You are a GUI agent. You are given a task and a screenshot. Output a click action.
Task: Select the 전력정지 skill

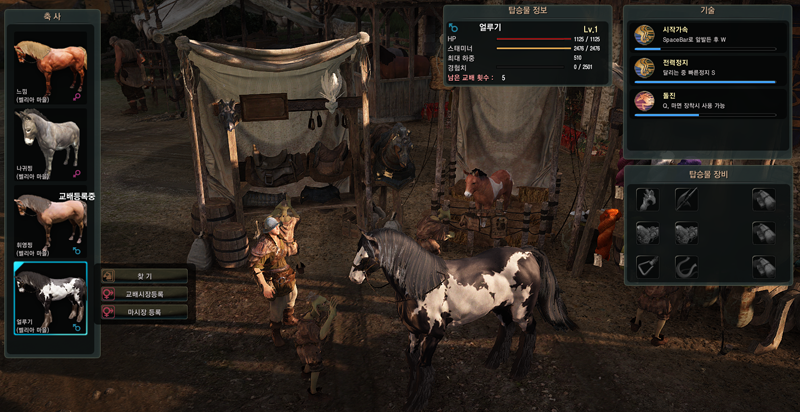tap(706, 68)
